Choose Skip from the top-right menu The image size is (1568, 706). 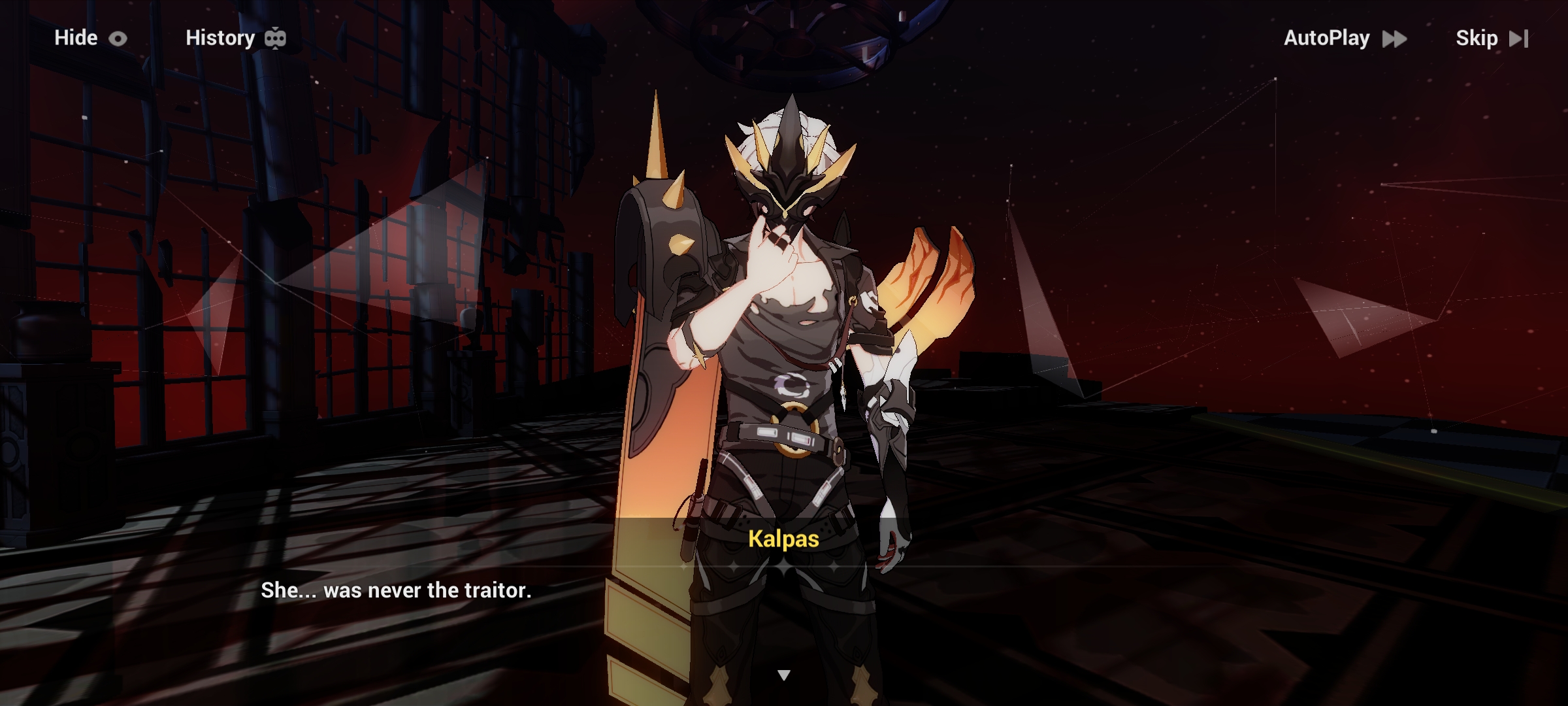[1478, 38]
